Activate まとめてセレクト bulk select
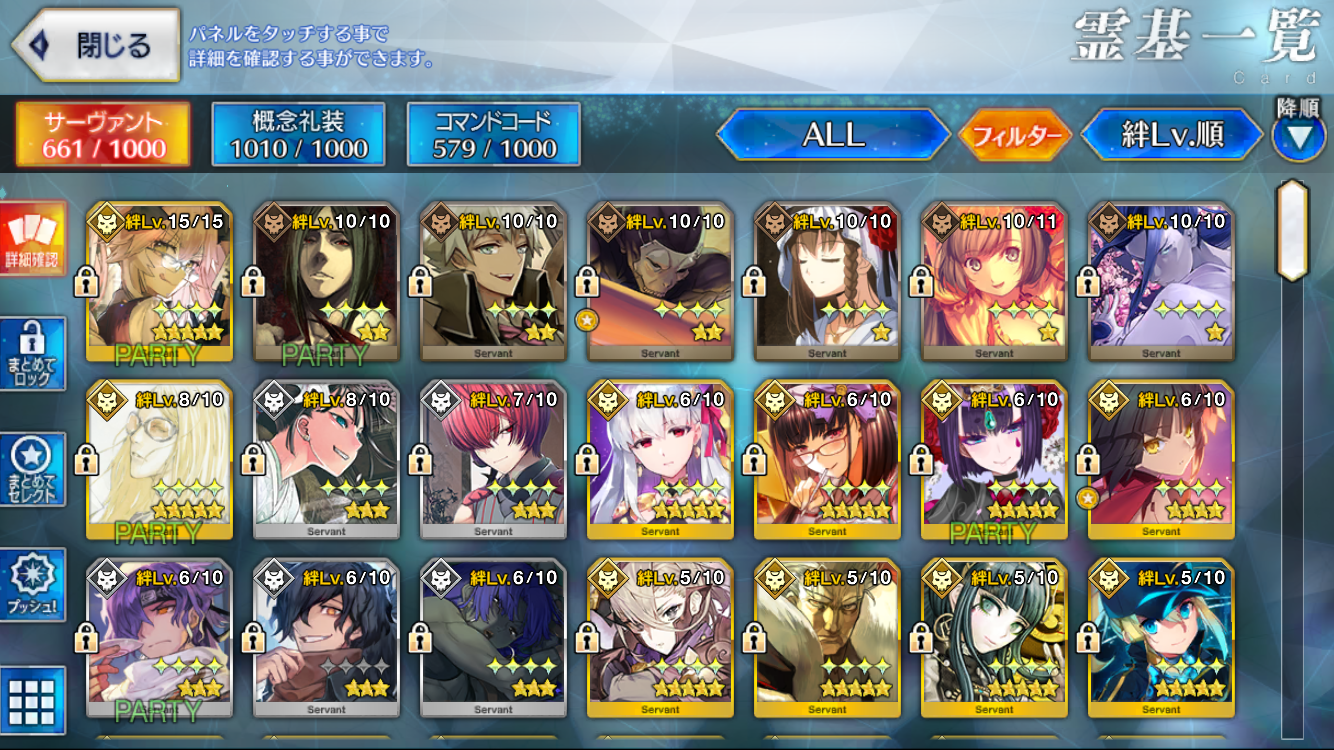Viewport: 1334px width, 750px height. 32,470
